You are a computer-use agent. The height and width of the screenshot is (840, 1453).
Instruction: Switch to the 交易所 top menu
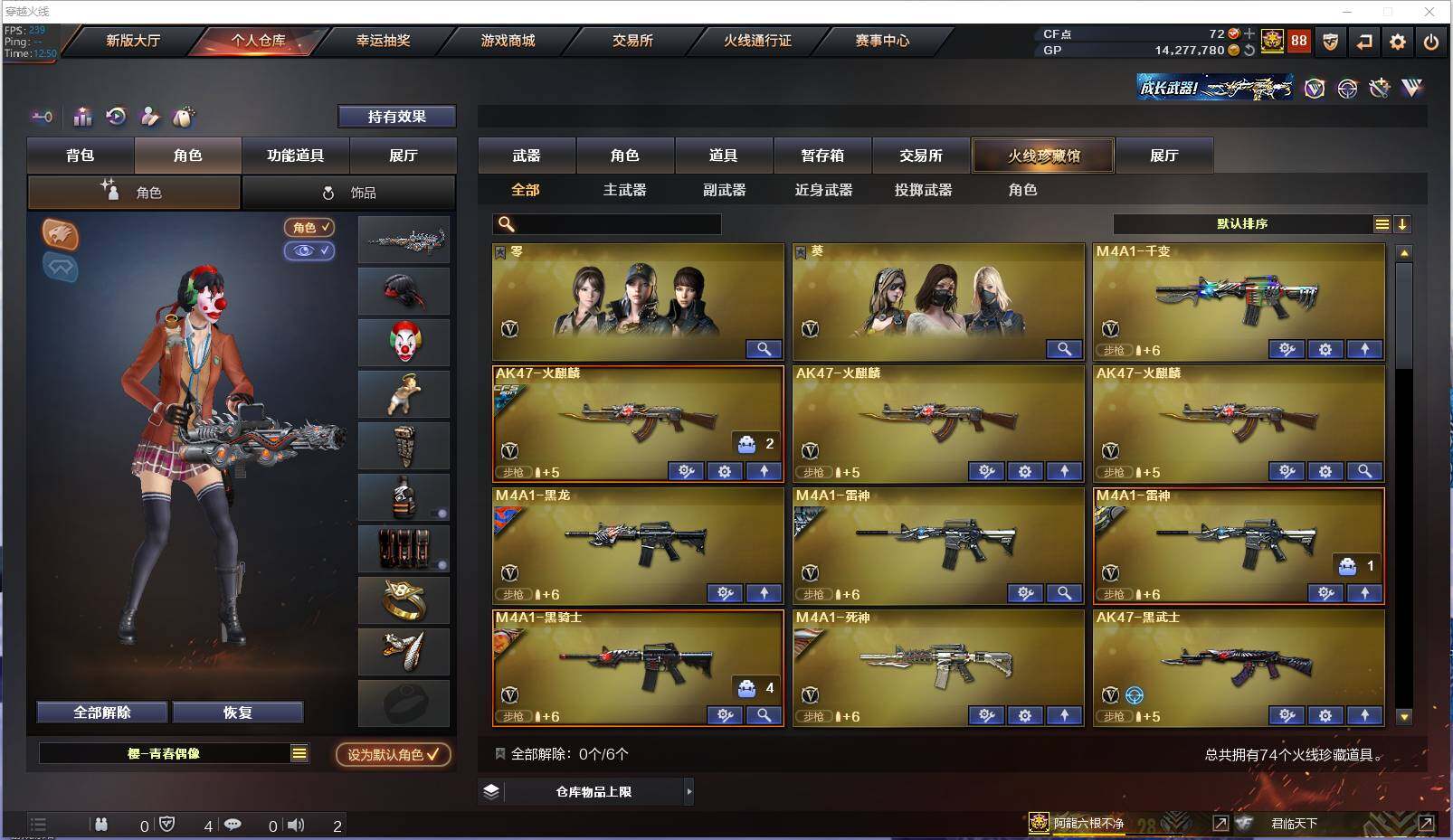(632, 41)
